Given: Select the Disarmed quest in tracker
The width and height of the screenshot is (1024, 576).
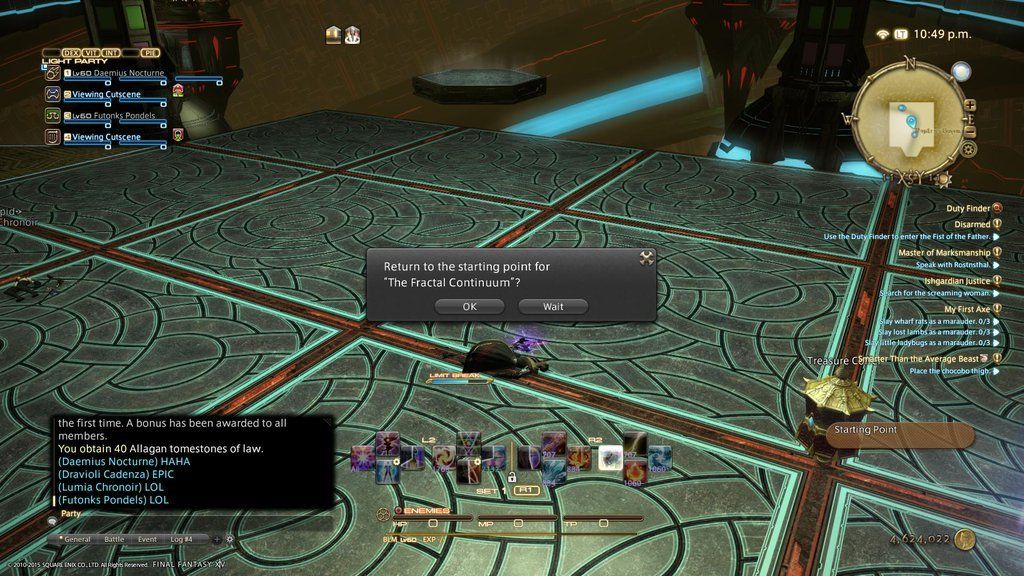Looking at the screenshot, I should tap(972, 224).
